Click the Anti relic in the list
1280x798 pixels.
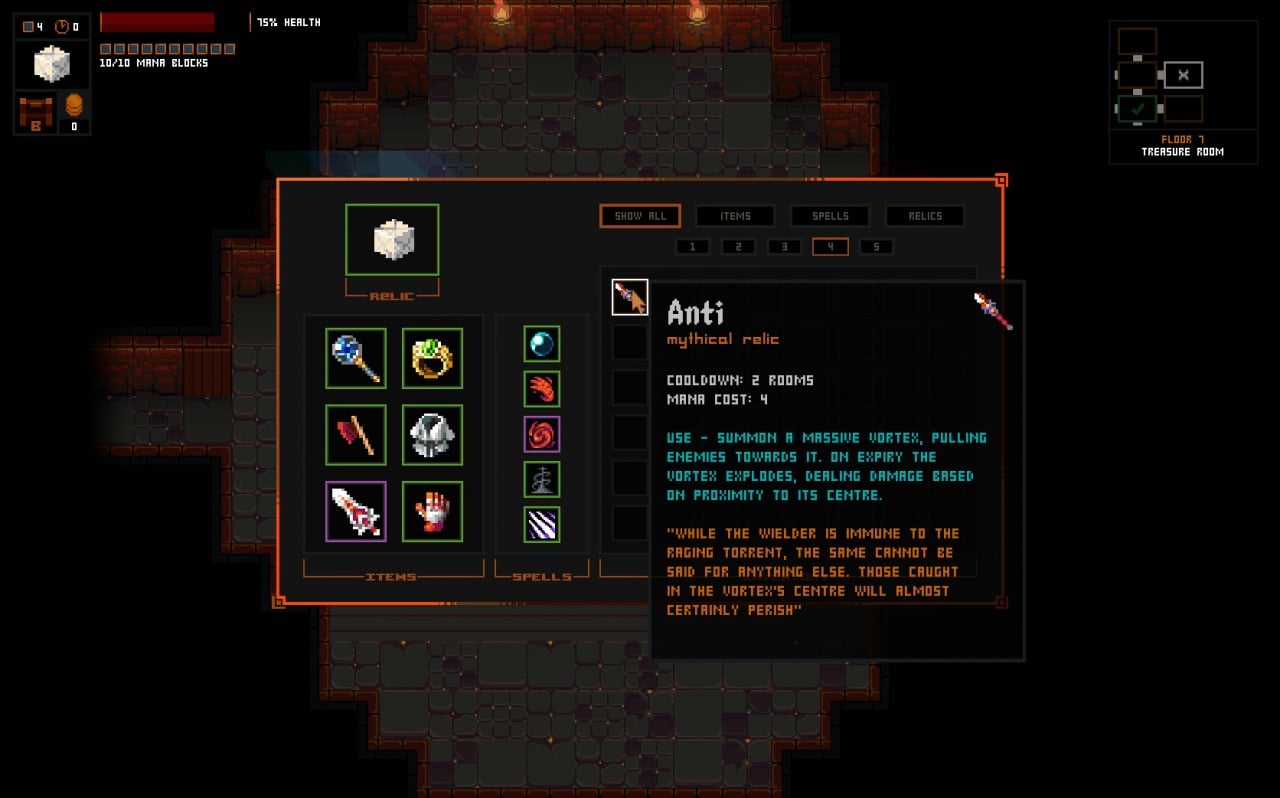point(630,298)
